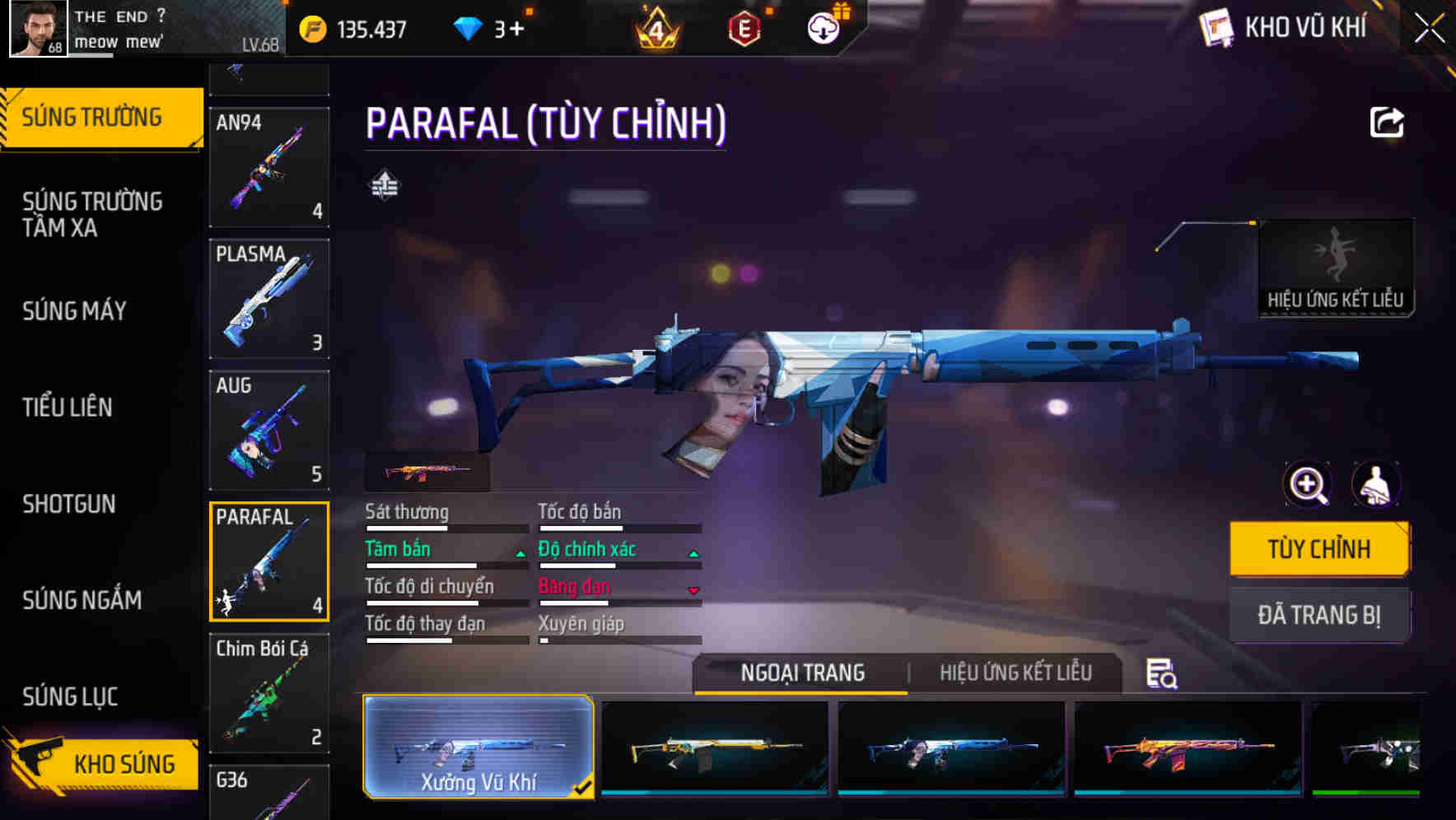The height and width of the screenshot is (820, 1456).
Task: Choose the PLASMA weapon tile
Action: [269, 299]
